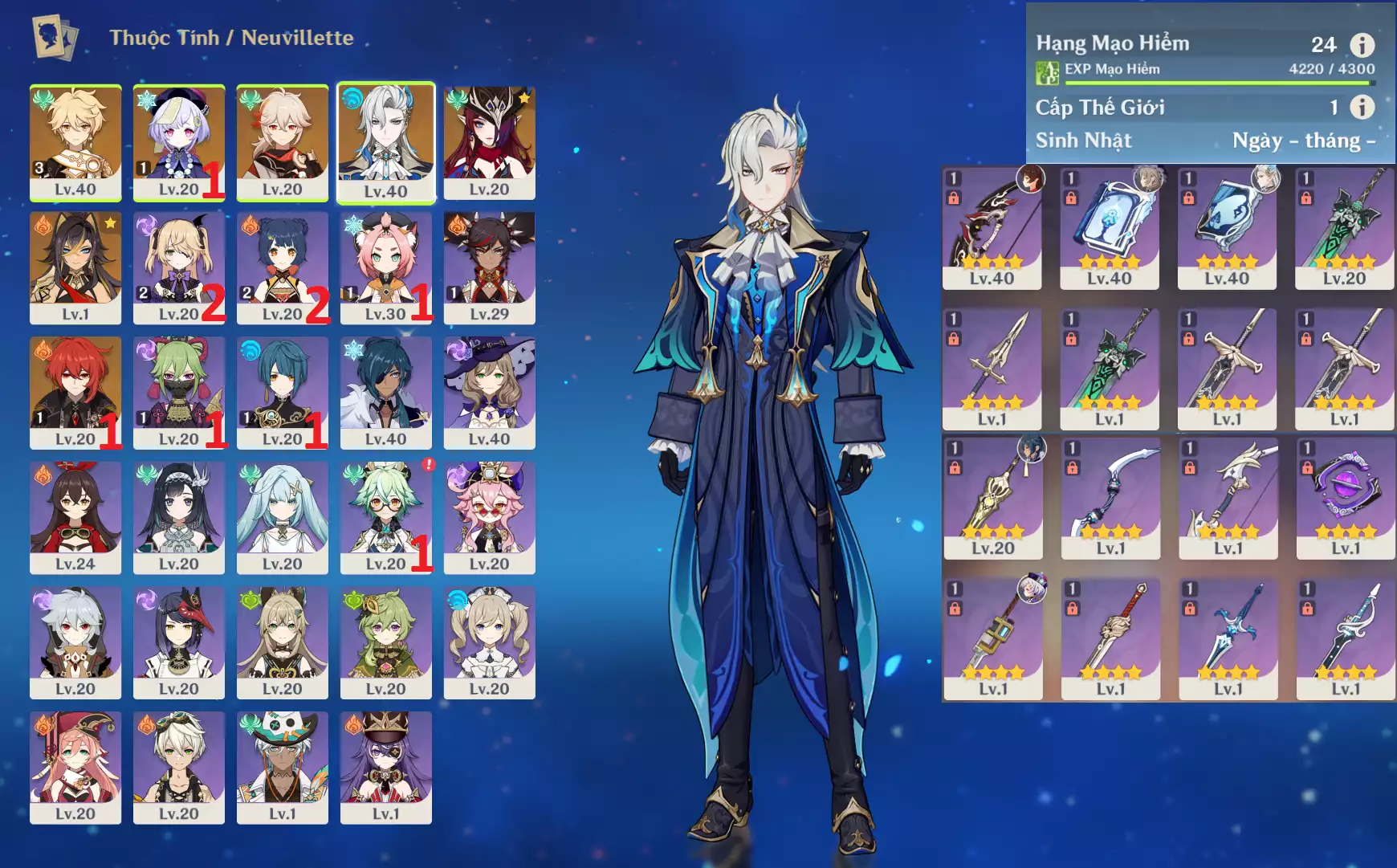This screenshot has height=868, width=1397.
Task: Select Diona at Lv.30
Action: coord(385,267)
